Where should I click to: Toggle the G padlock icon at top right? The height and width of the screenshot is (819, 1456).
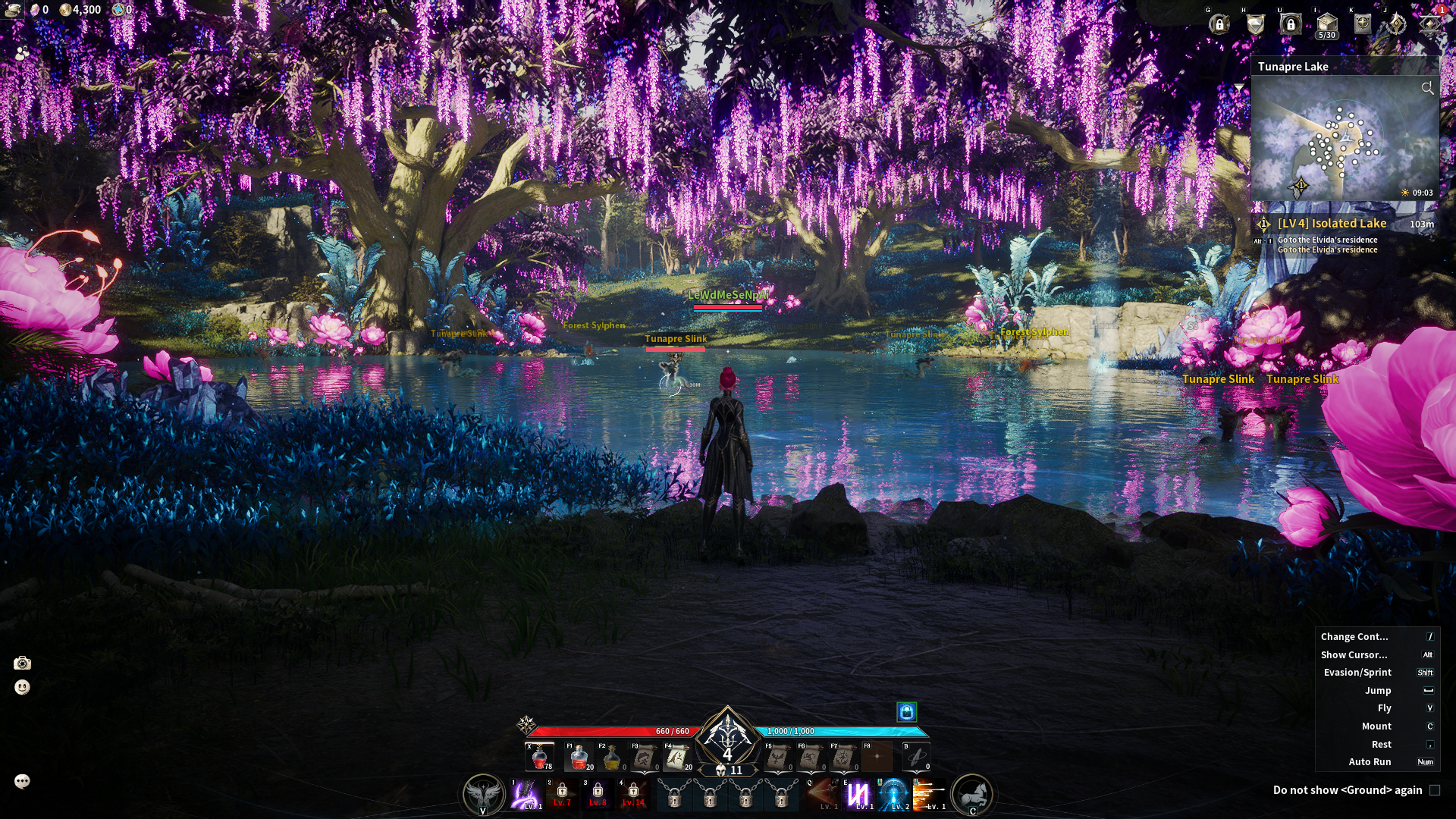pyautogui.click(x=1219, y=23)
